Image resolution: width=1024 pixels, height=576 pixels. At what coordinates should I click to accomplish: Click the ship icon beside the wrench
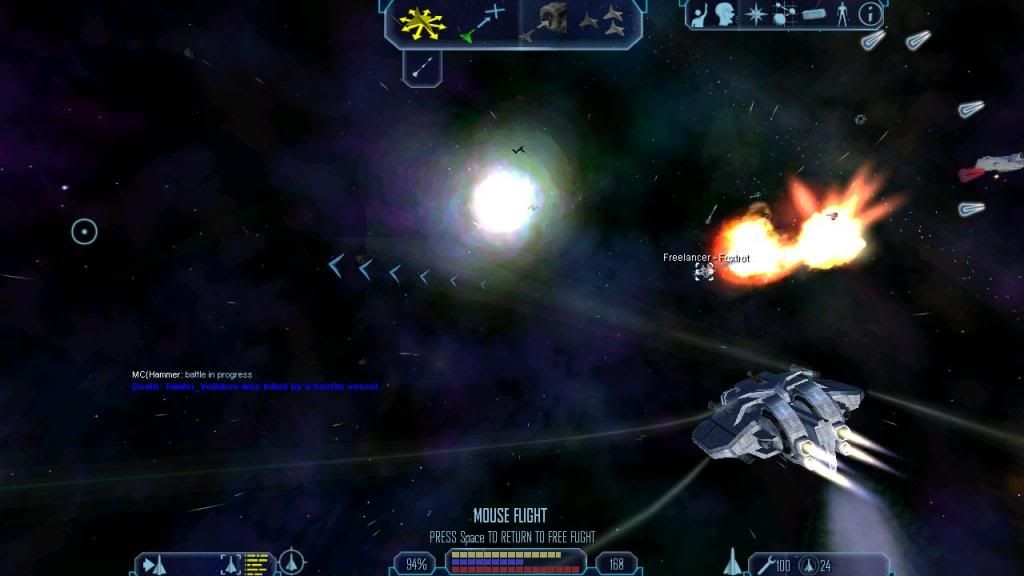click(x=731, y=563)
